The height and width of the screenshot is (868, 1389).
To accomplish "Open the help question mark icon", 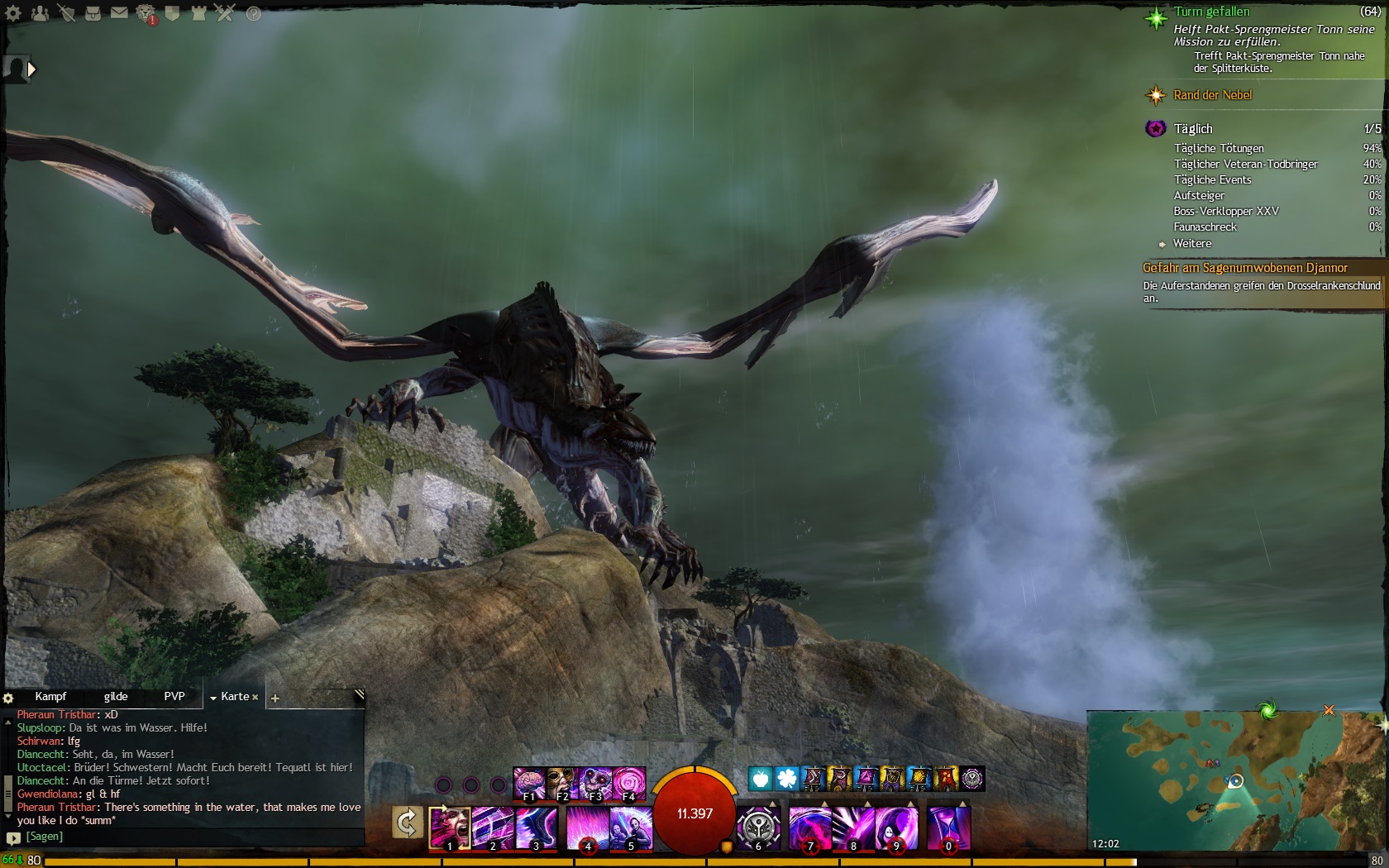I will [x=254, y=13].
